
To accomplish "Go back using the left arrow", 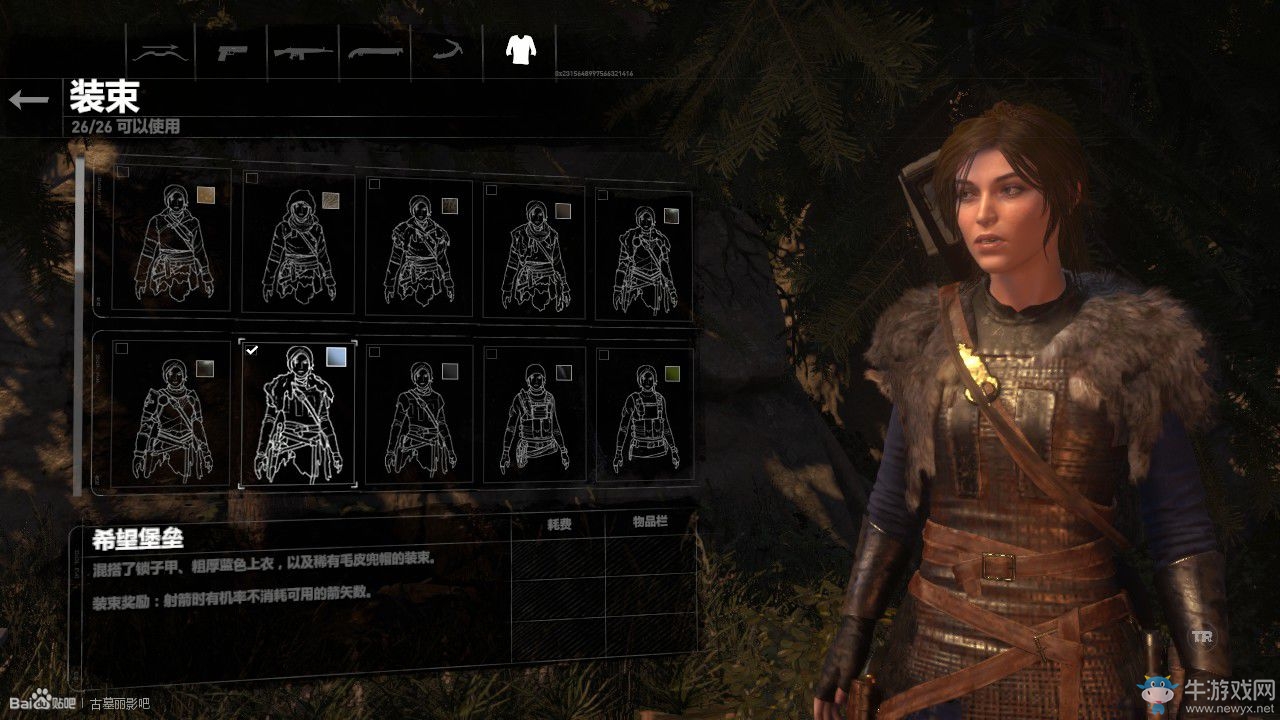I will [29, 99].
